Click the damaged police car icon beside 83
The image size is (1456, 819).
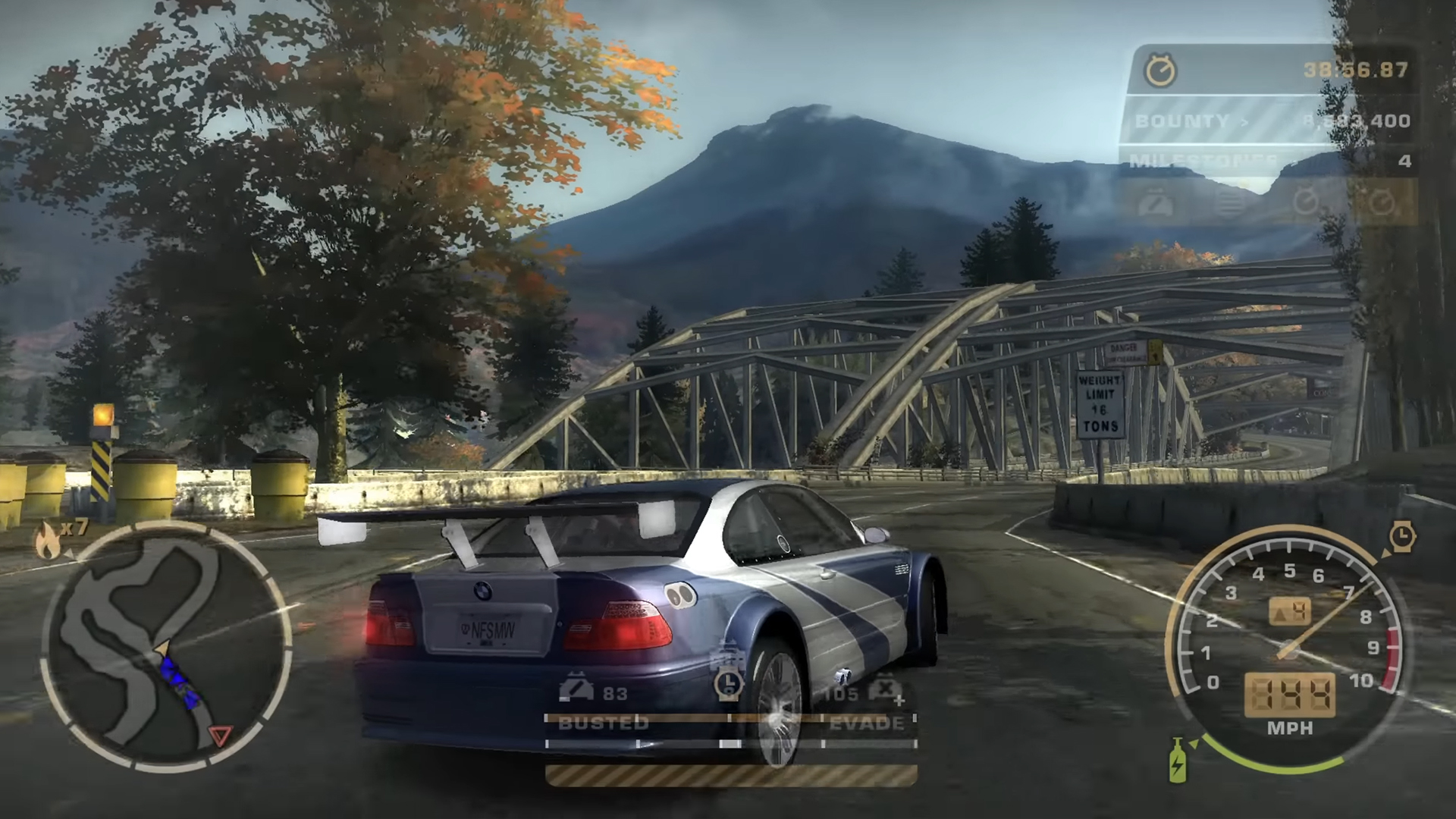tap(578, 690)
